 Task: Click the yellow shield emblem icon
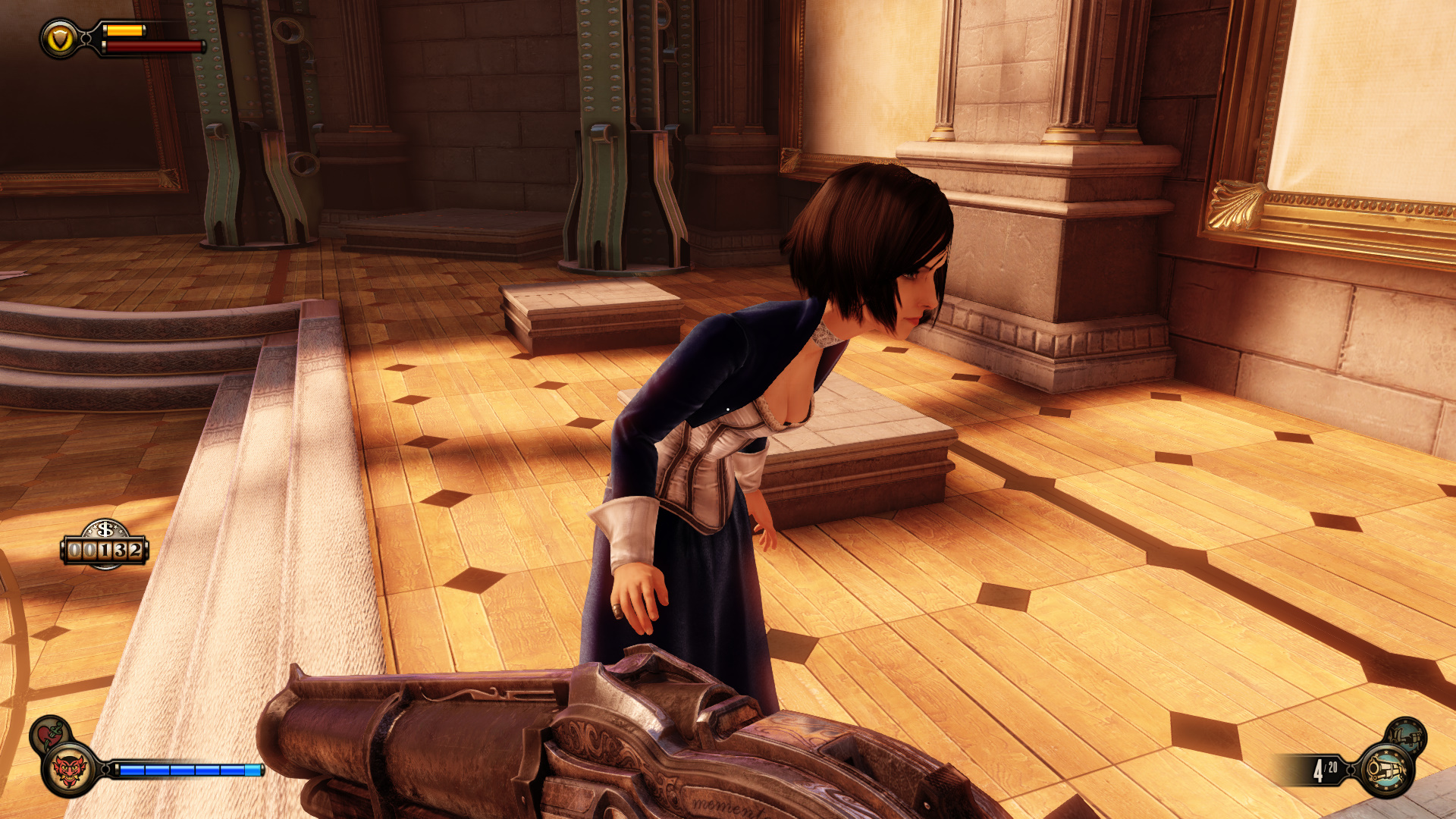60,39
